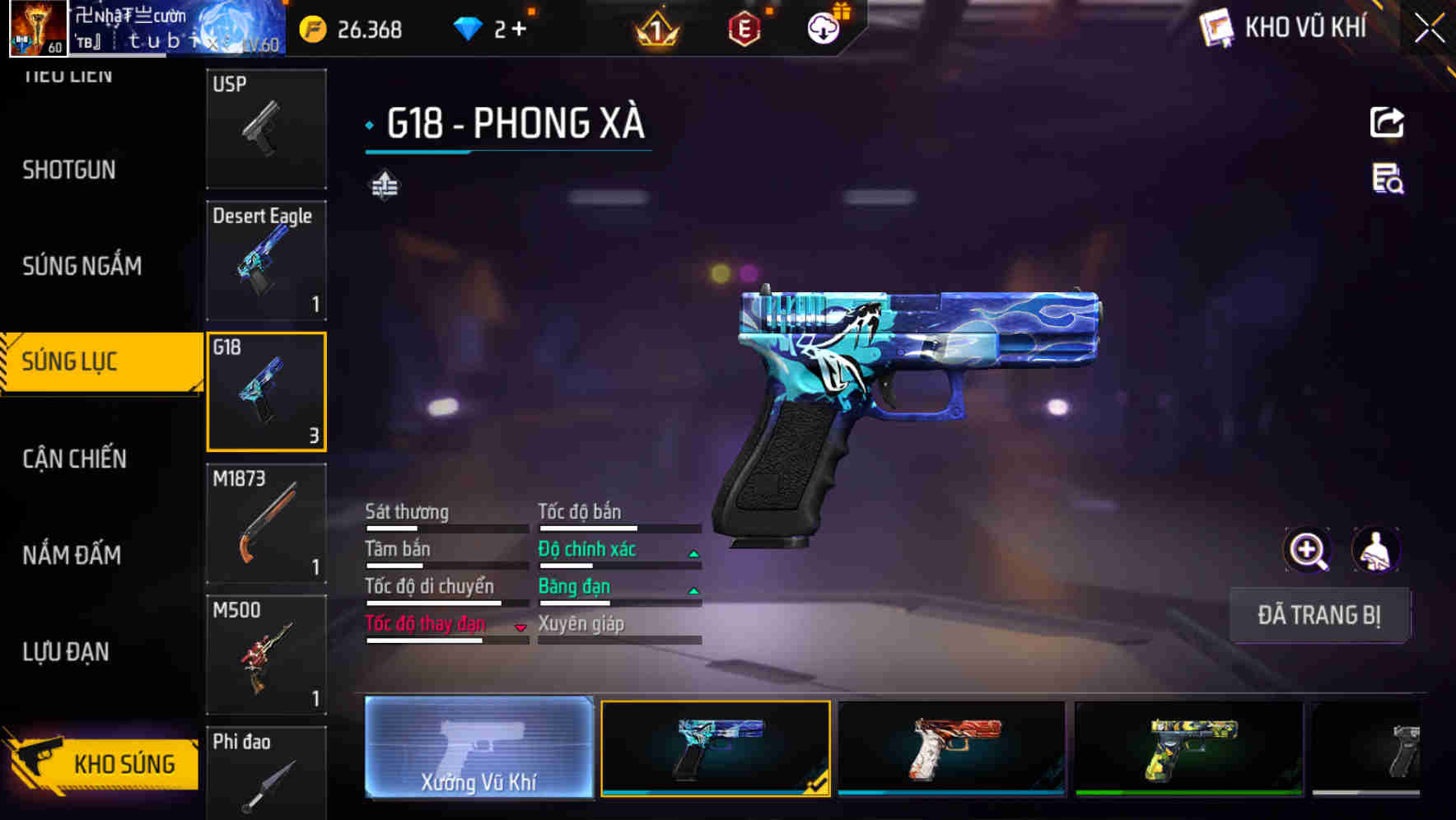This screenshot has width=1456, height=820.
Task: Select the attachment icon under the weapon name
Action: (x=383, y=184)
